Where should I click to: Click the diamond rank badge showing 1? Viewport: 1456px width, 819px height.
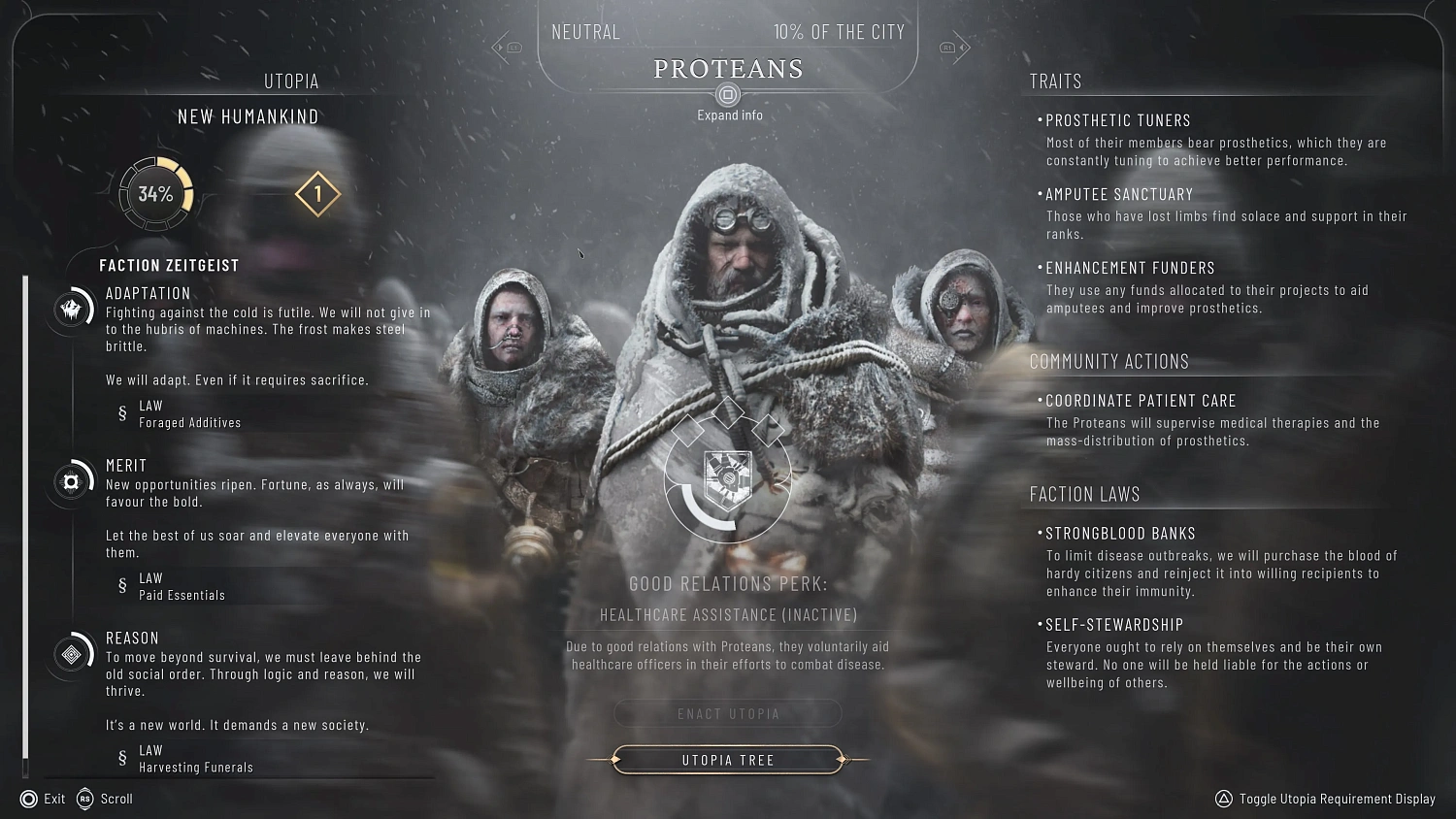317,194
